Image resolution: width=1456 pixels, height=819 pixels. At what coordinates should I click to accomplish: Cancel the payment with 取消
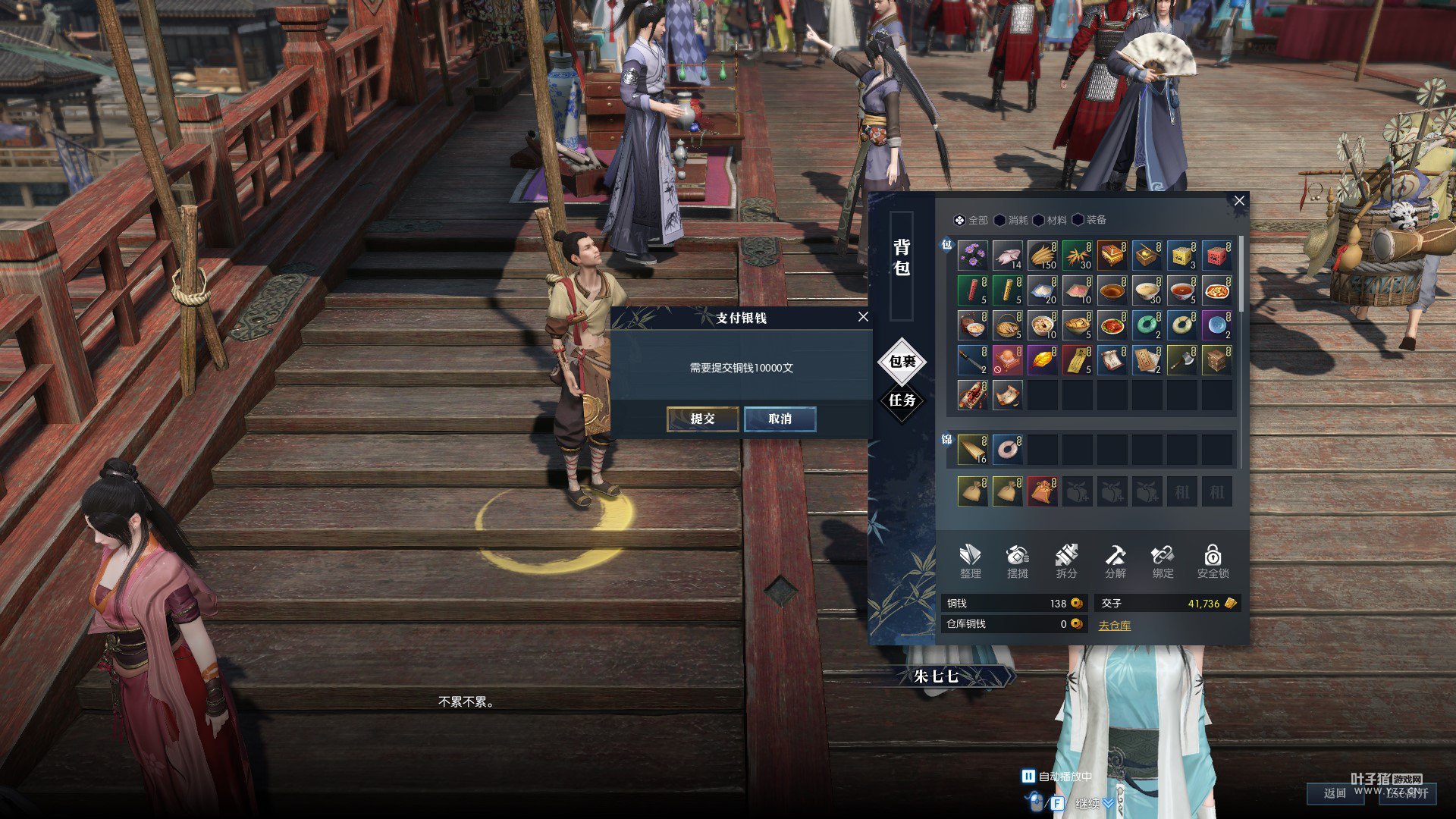click(780, 419)
